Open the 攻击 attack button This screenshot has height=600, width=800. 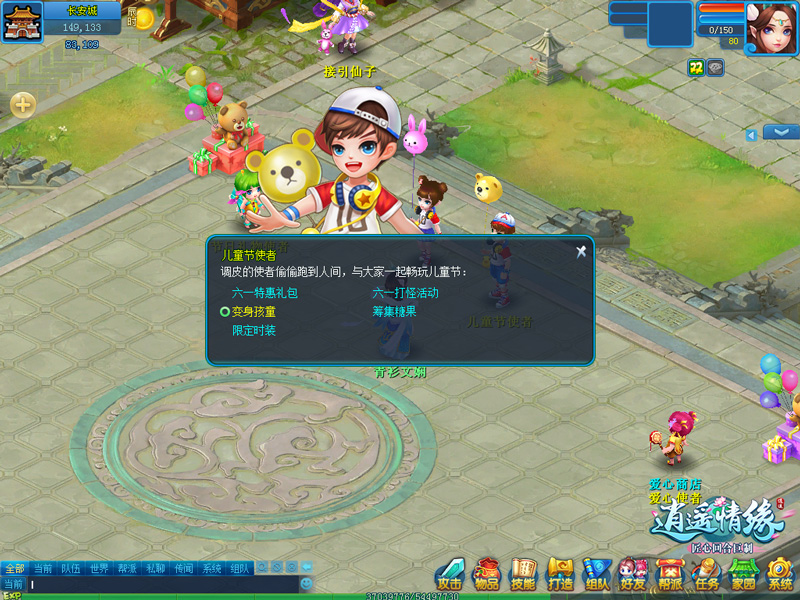(449, 574)
